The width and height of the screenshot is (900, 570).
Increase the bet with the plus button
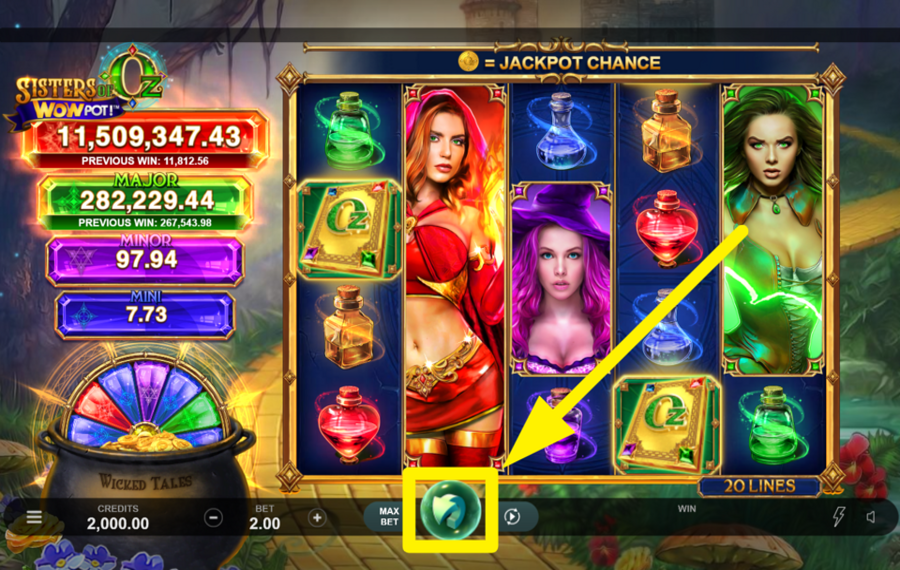[317, 517]
